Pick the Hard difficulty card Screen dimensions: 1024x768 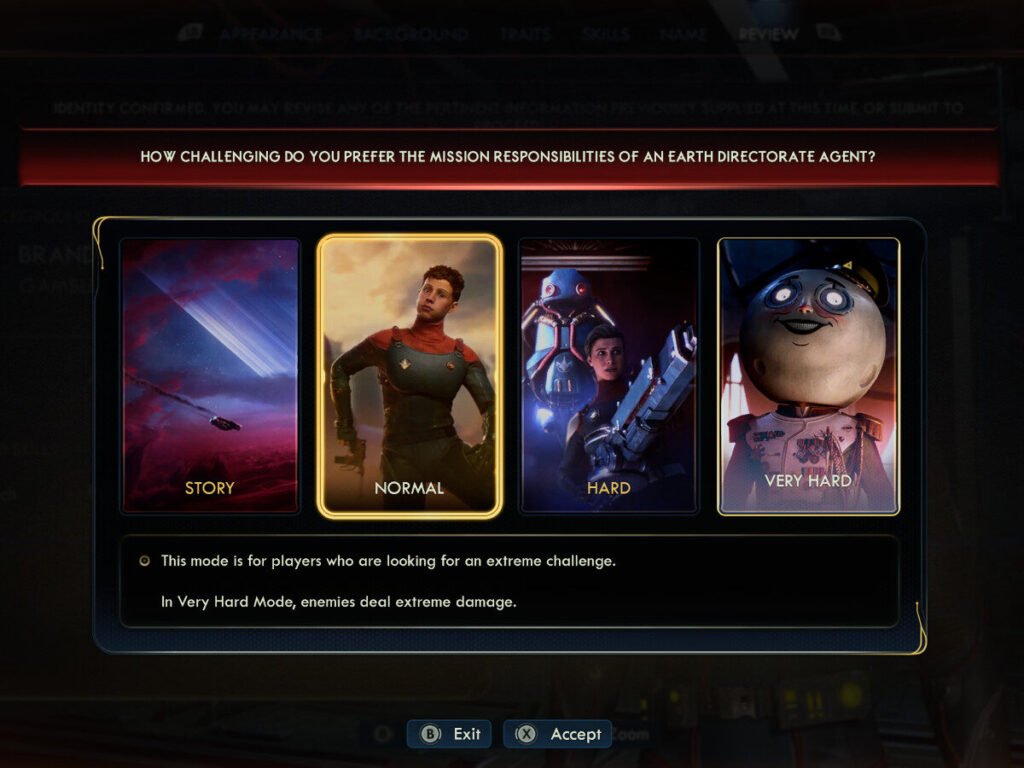(x=609, y=376)
